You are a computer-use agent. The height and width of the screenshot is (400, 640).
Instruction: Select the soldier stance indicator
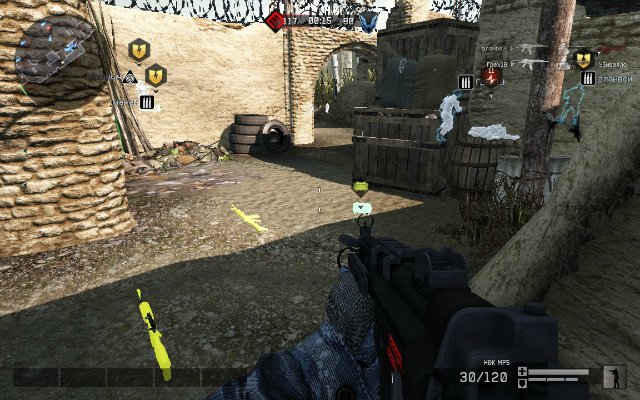(x=613, y=375)
